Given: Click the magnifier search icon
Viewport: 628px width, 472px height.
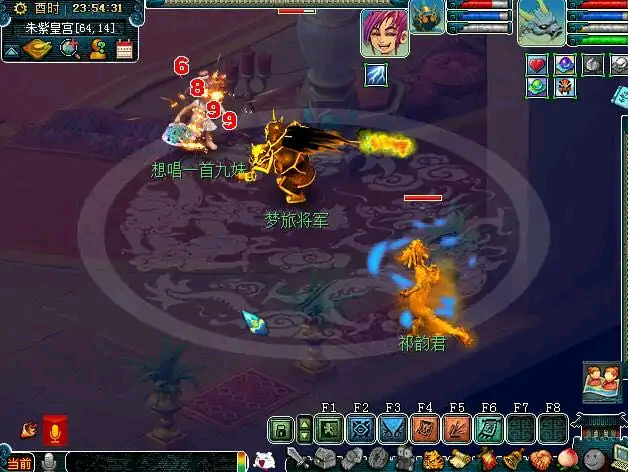Looking at the screenshot, I should click(70, 48).
